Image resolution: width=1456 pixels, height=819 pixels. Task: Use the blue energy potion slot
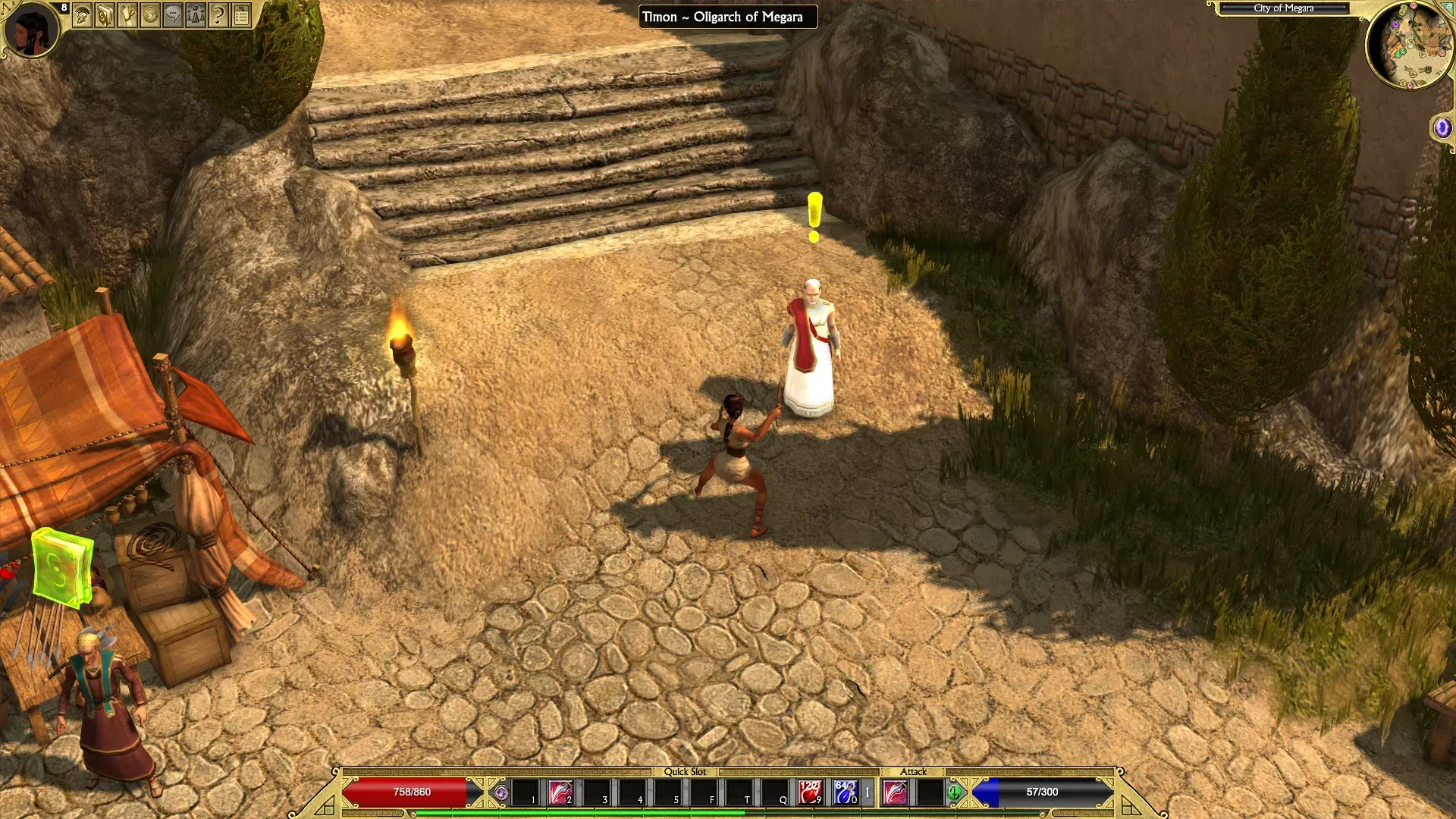[x=845, y=792]
